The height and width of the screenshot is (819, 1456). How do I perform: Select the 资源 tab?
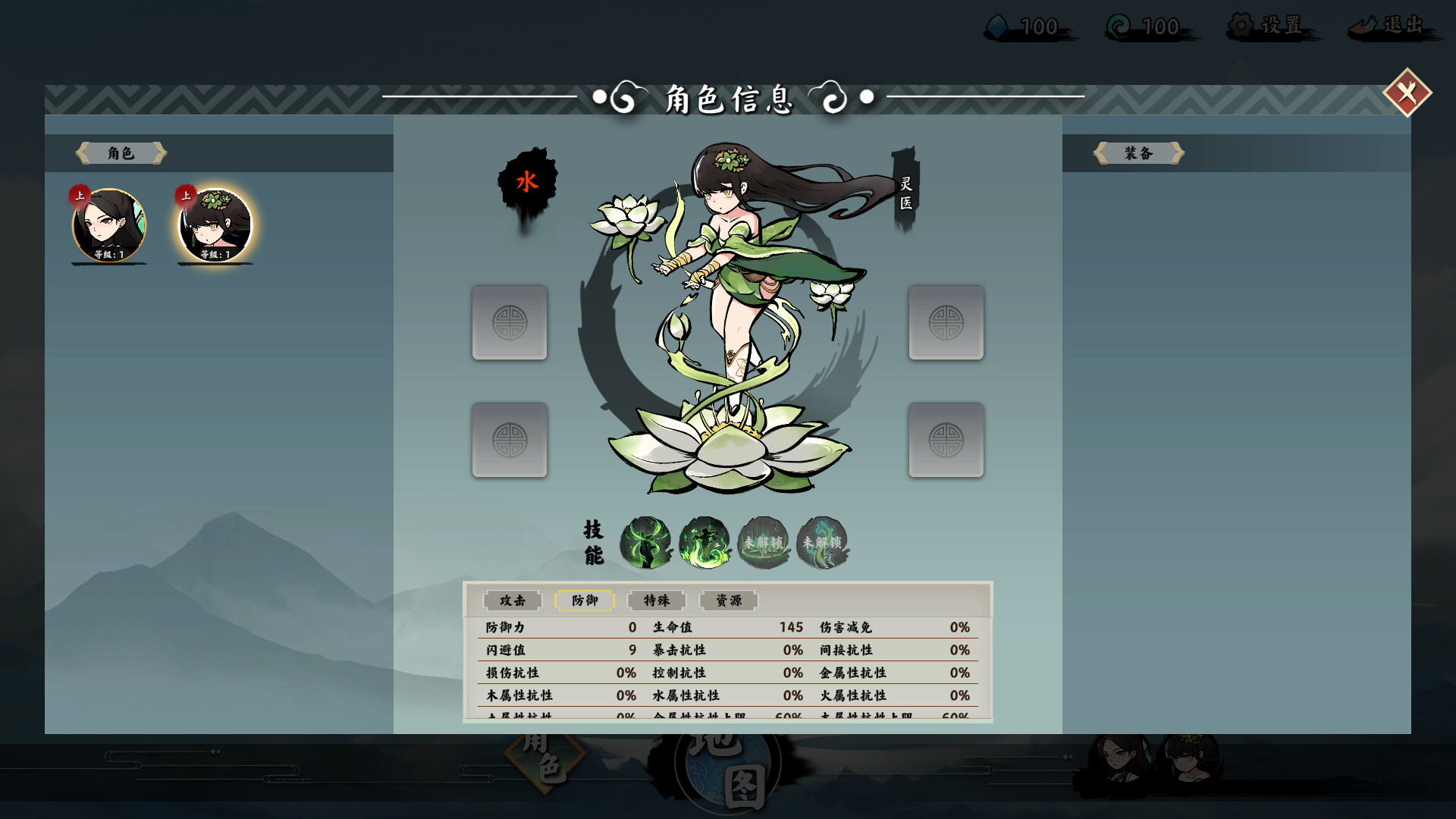tap(728, 601)
